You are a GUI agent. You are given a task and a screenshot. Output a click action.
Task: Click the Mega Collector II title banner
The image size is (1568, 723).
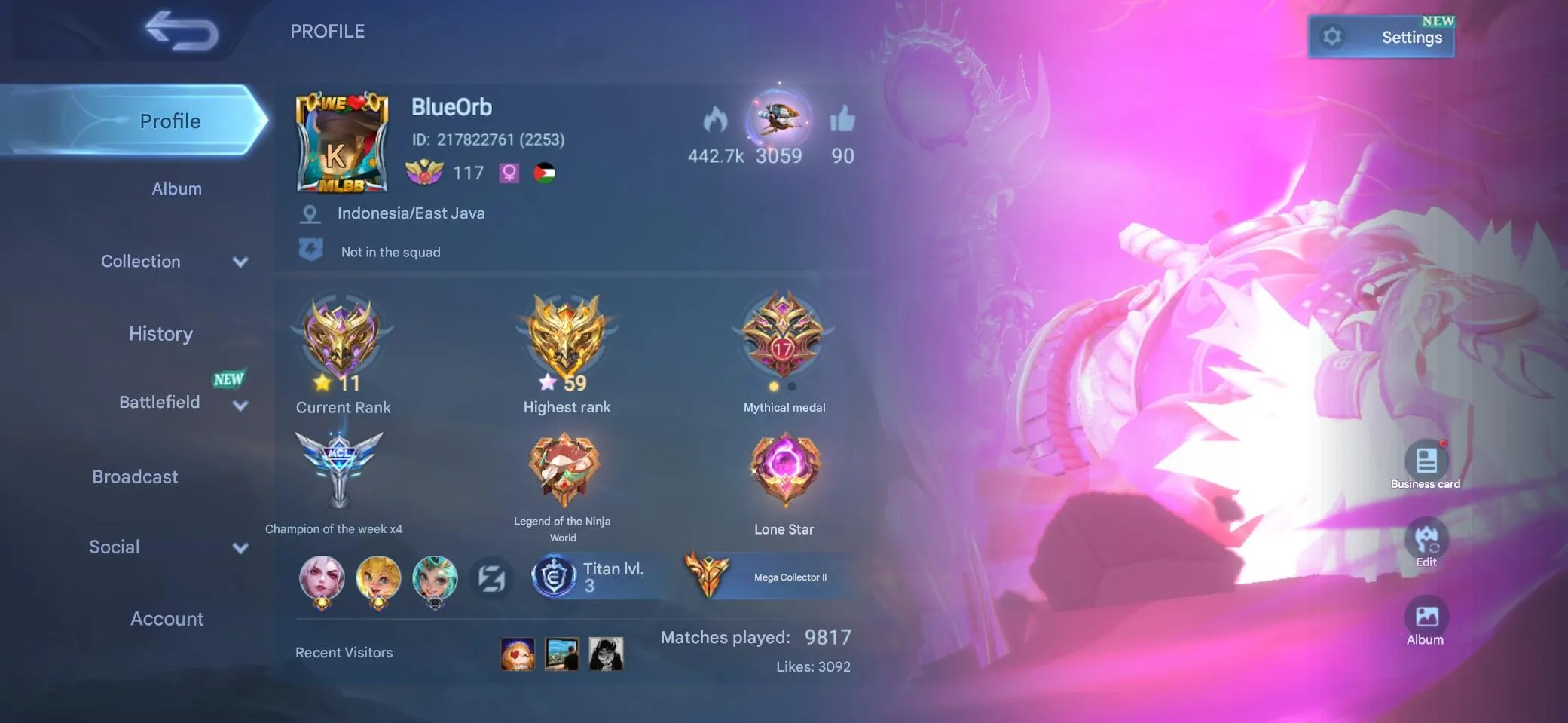[769, 575]
